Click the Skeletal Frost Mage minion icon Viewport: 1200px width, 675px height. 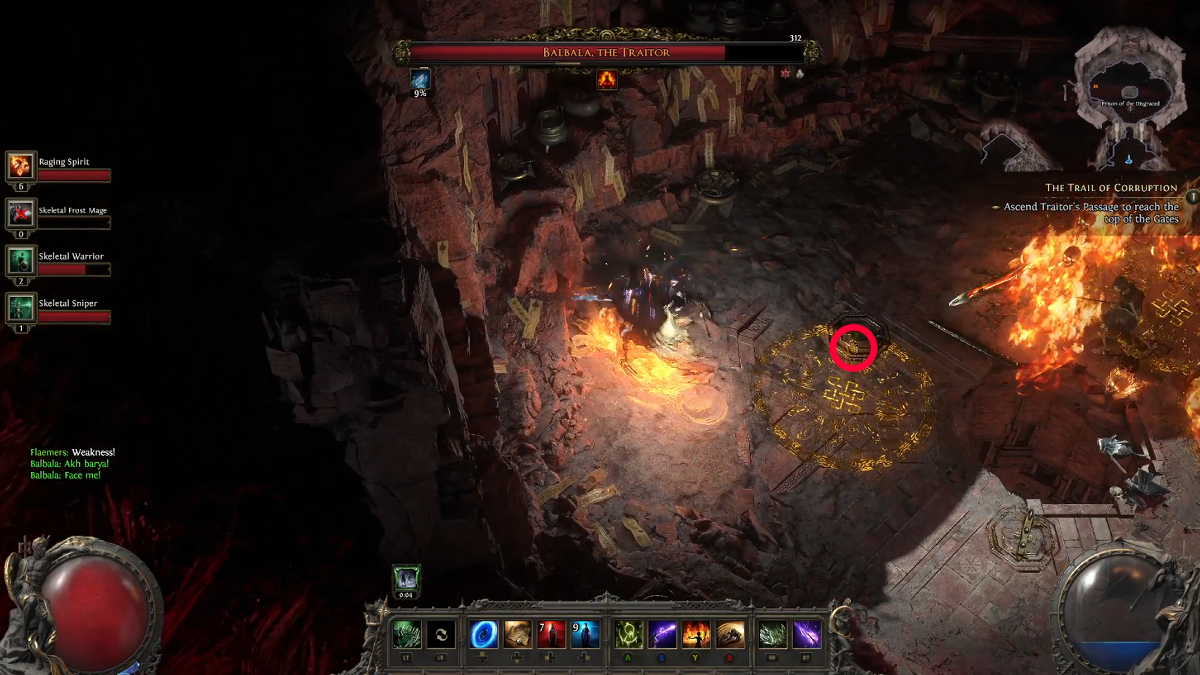click(x=21, y=212)
